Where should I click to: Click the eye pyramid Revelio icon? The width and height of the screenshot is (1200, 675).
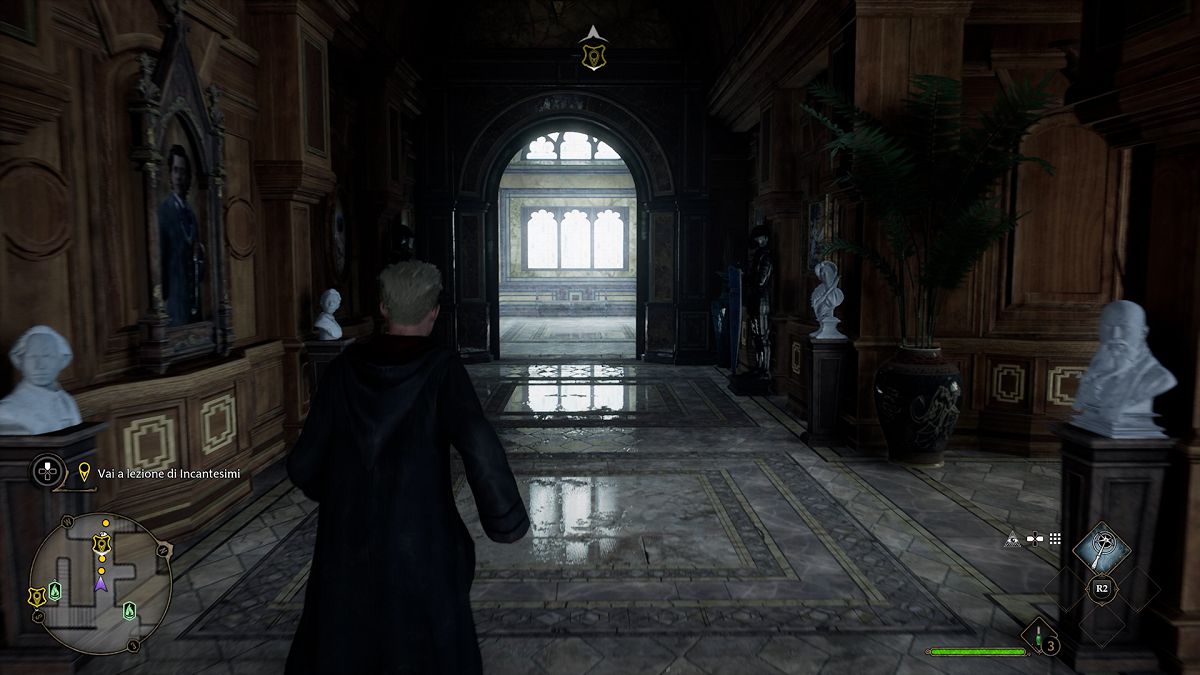coord(1012,538)
